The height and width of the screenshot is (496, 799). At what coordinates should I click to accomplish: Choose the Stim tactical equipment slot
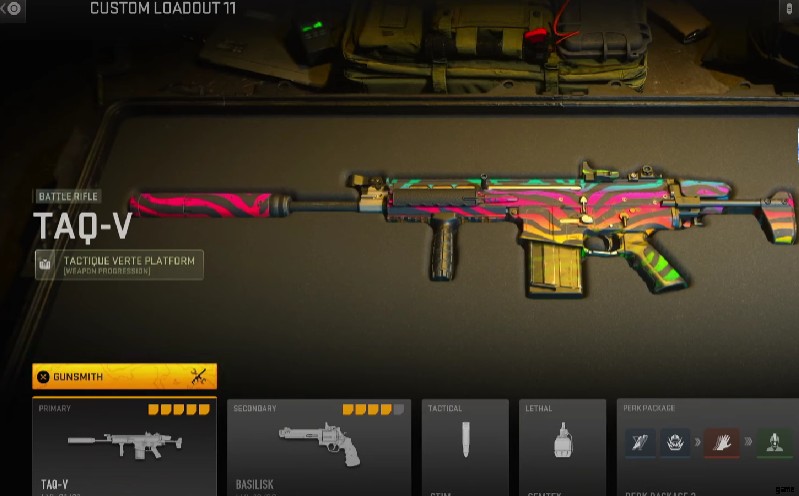[465, 447]
